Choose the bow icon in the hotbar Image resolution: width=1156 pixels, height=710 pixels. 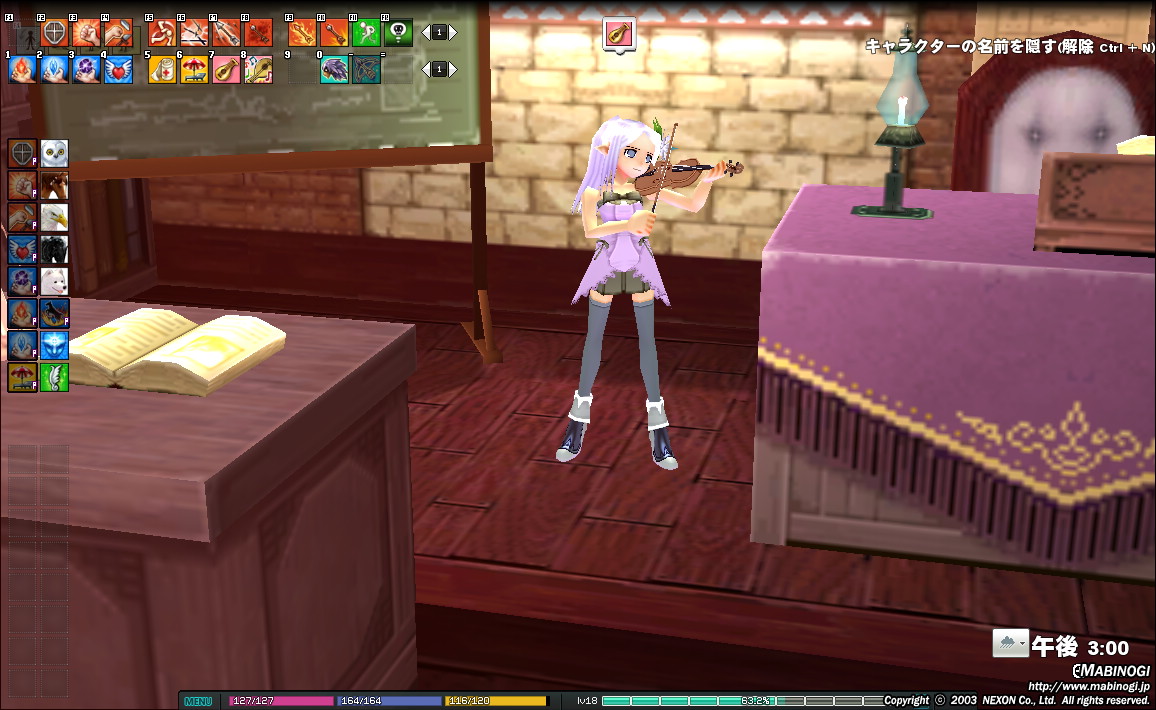(366, 69)
